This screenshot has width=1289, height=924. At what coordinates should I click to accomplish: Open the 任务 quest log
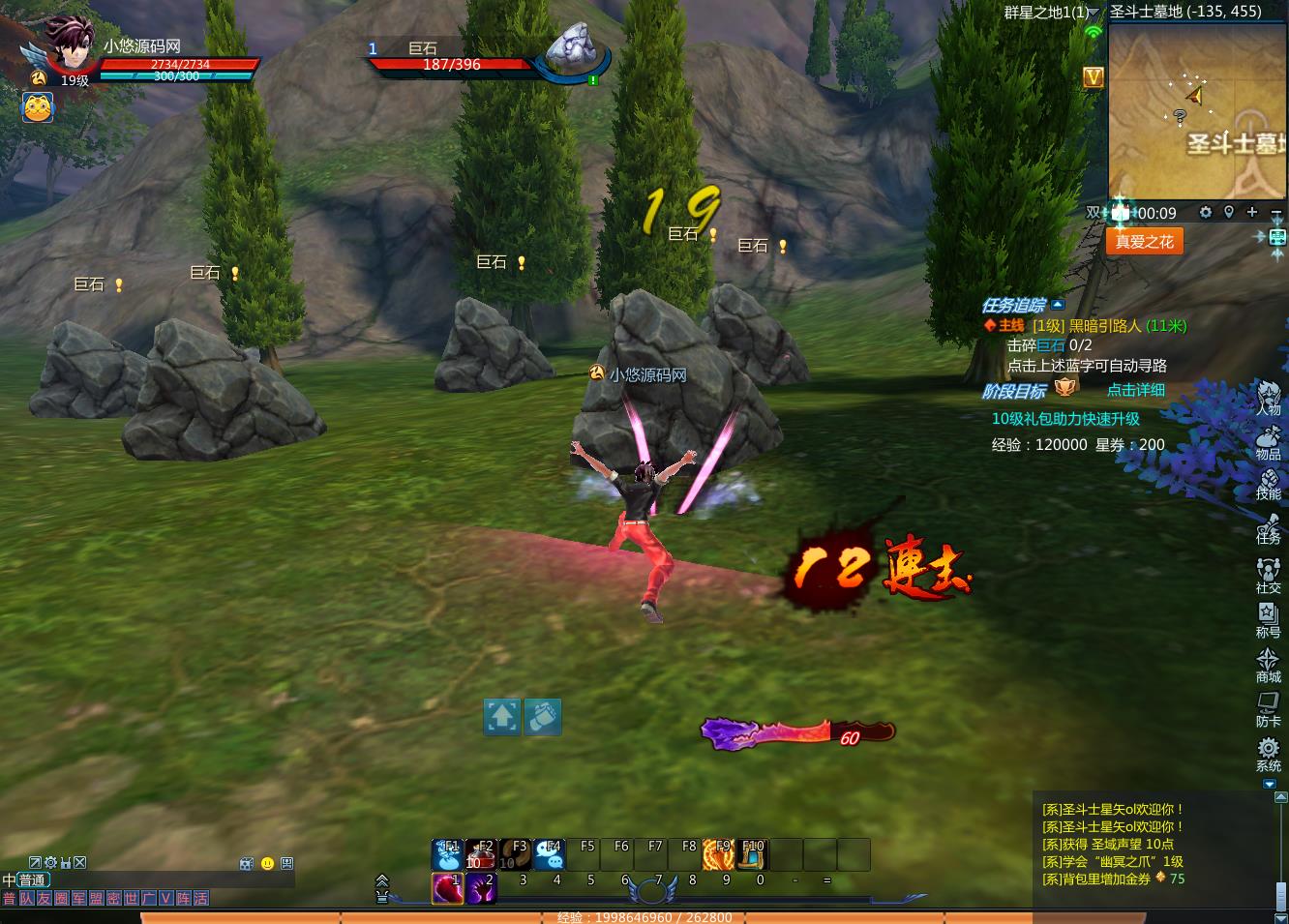(1268, 528)
